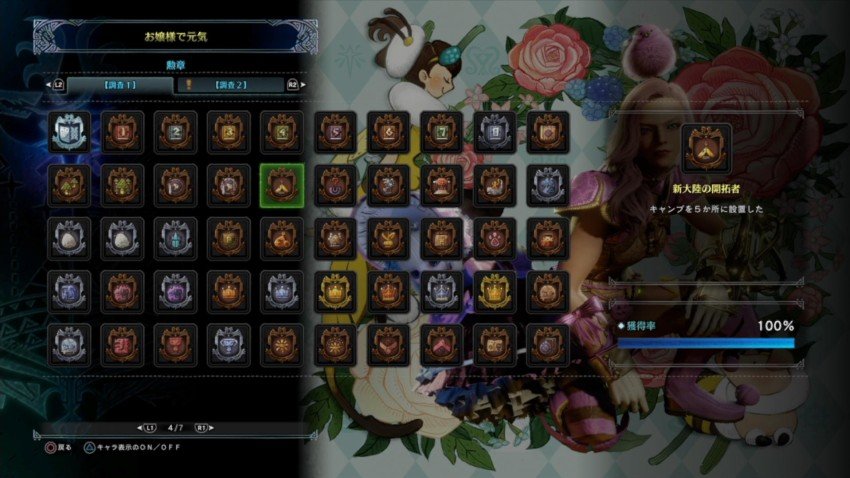Image resolution: width=850 pixels, height=478 pixels.
Task: Select the highlighted green camp tent medal
Action: (x=282, y=185)
